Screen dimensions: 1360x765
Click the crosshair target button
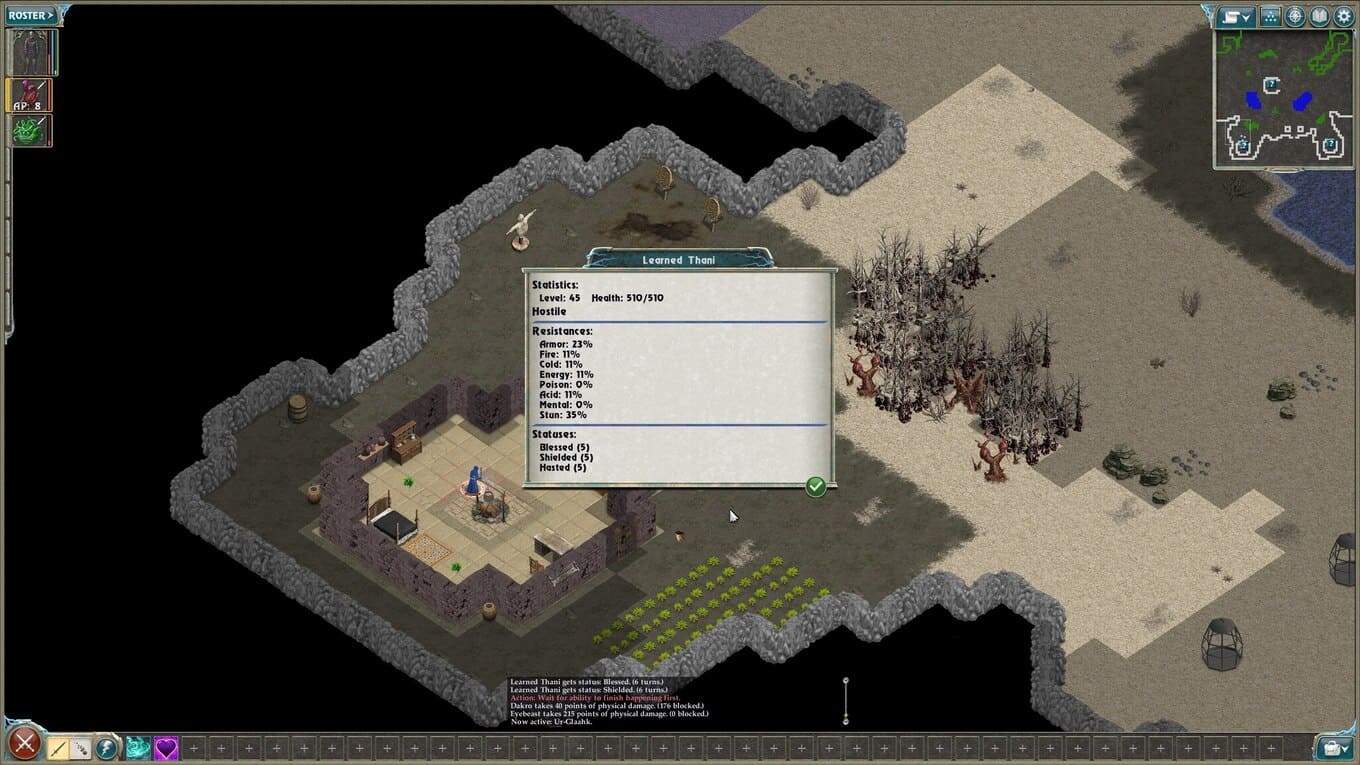(1295, 16)
